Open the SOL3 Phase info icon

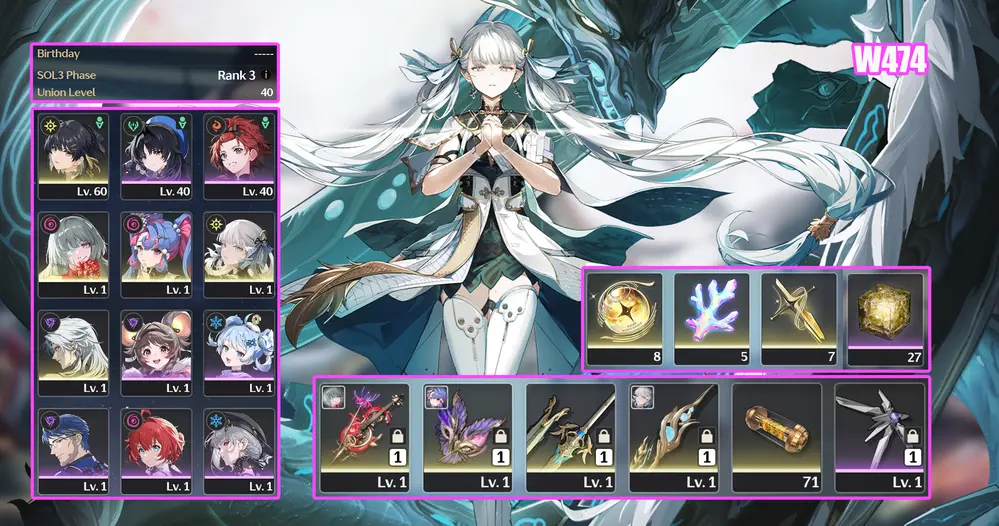(x=266, y=75)
